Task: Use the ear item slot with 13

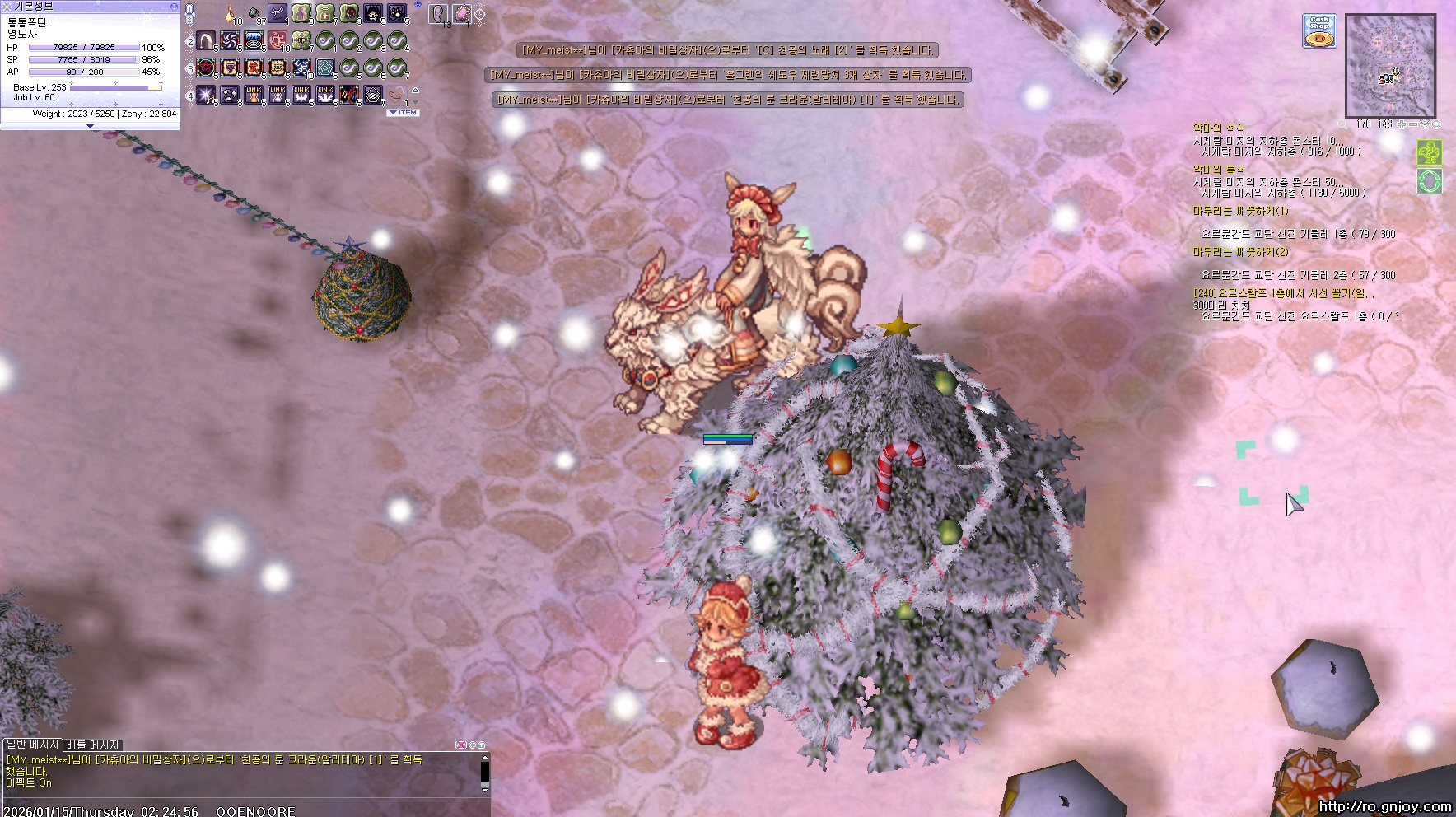Action: pos(439,14)
